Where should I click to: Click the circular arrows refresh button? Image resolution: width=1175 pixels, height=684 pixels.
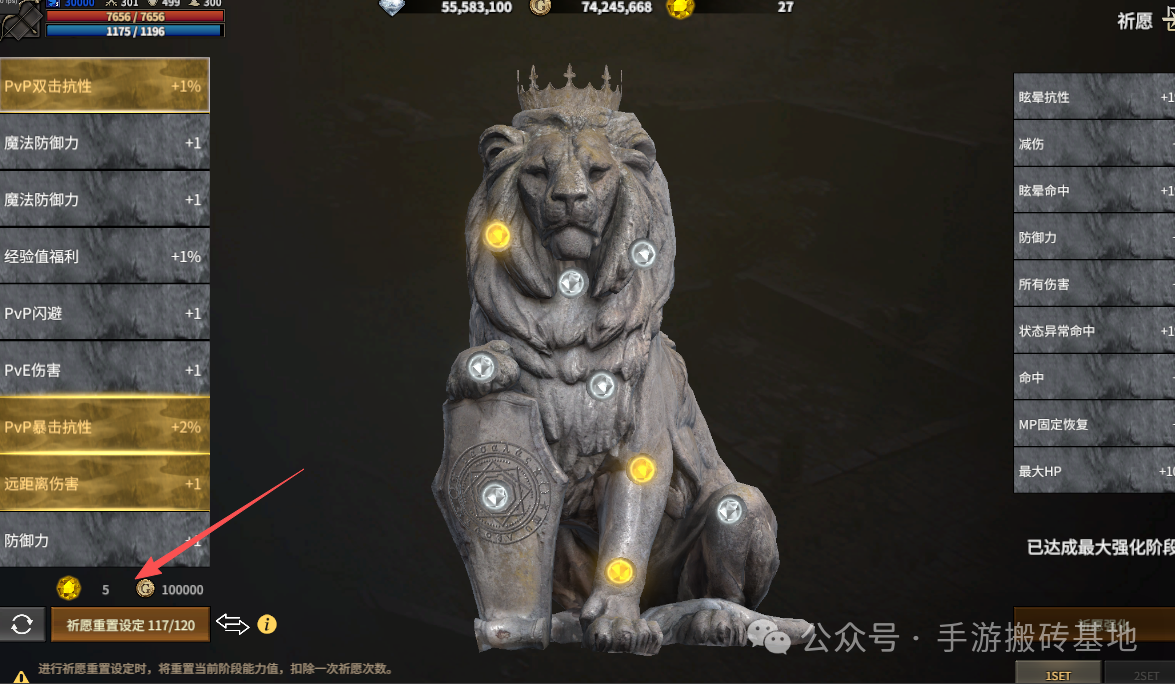22,625
